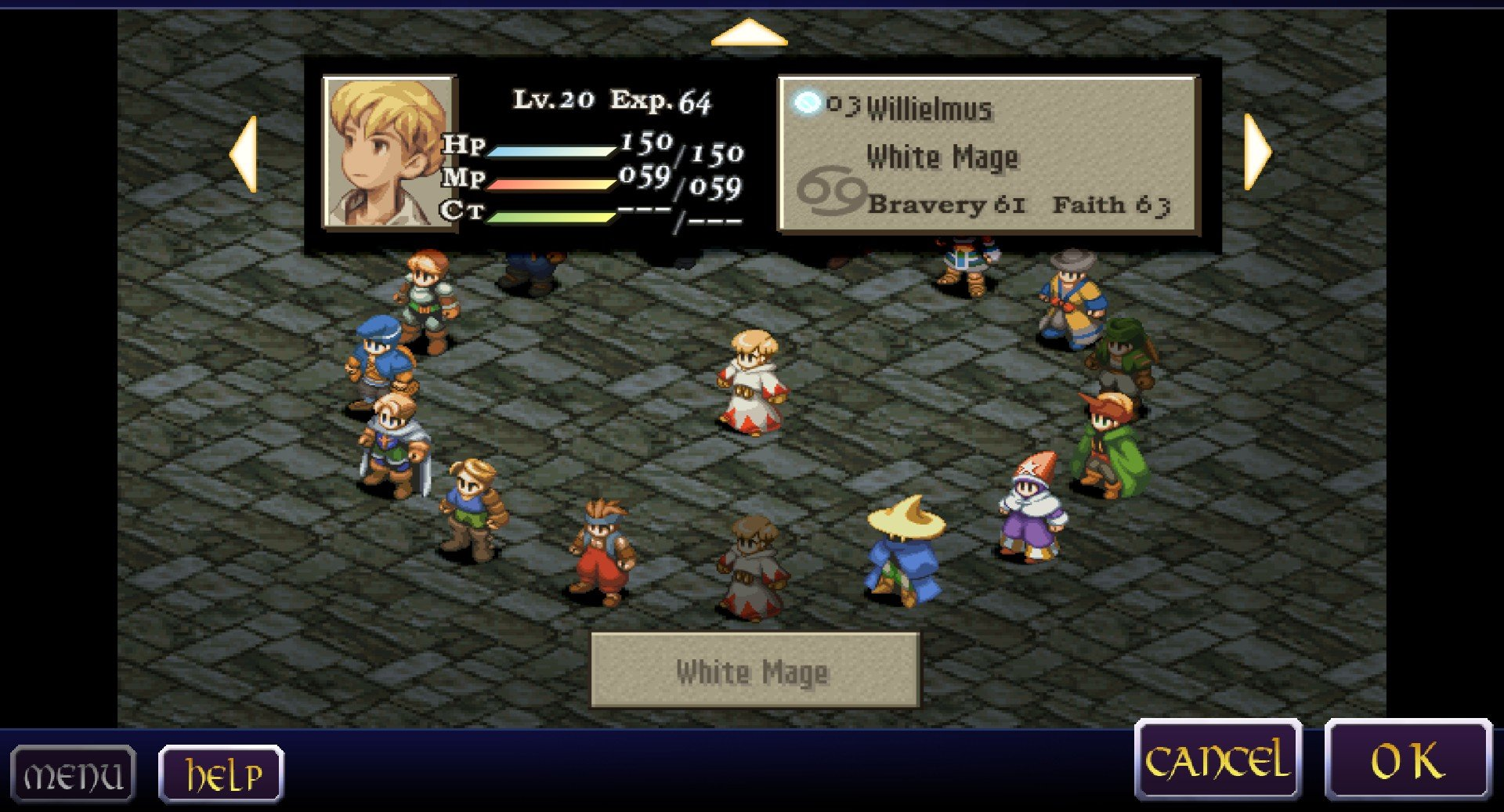Image resolution: width=1504 pixels, height=812 pixels.
Task: Advance to the next unit with the right arrow
Action: (1256, 152)
